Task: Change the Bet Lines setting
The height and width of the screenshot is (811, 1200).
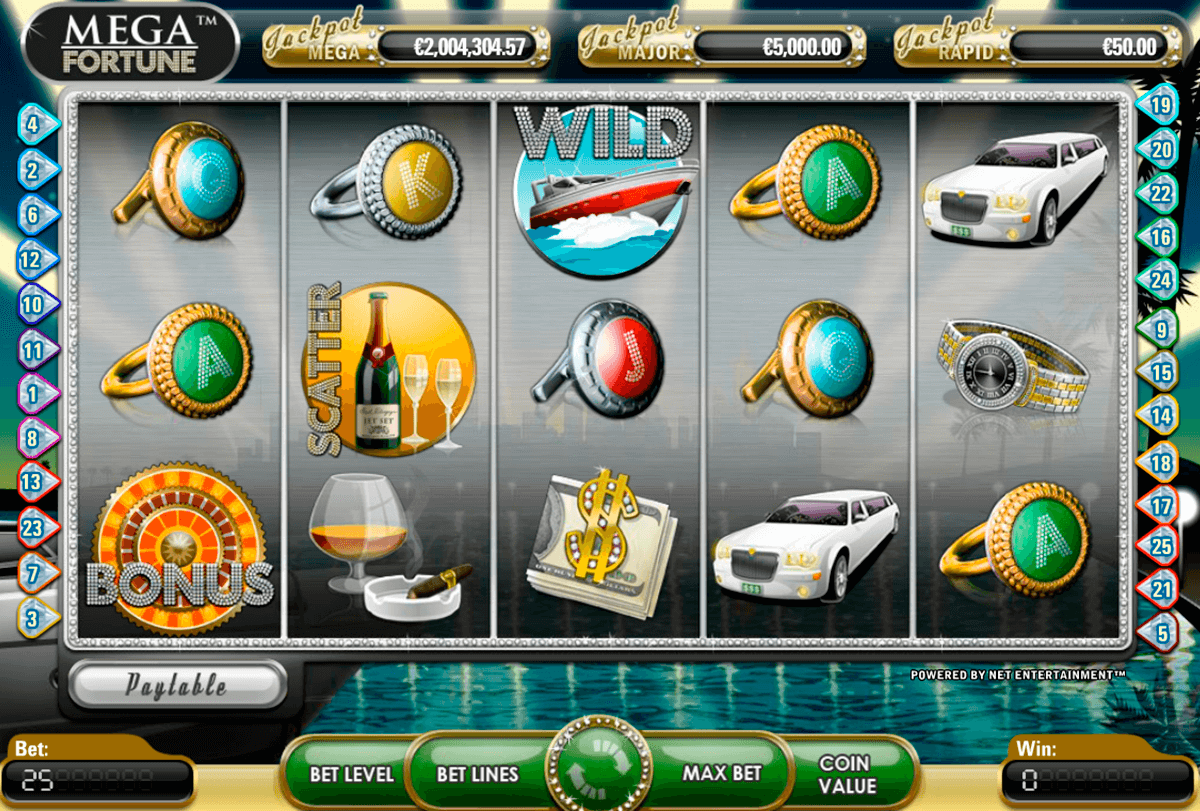Action: coord(477,773)
